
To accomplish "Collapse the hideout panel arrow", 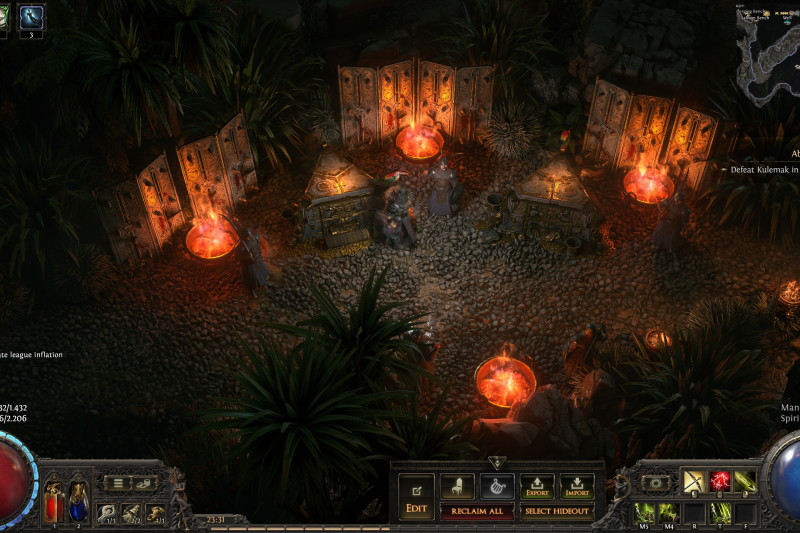I will [x=497, y=463].
